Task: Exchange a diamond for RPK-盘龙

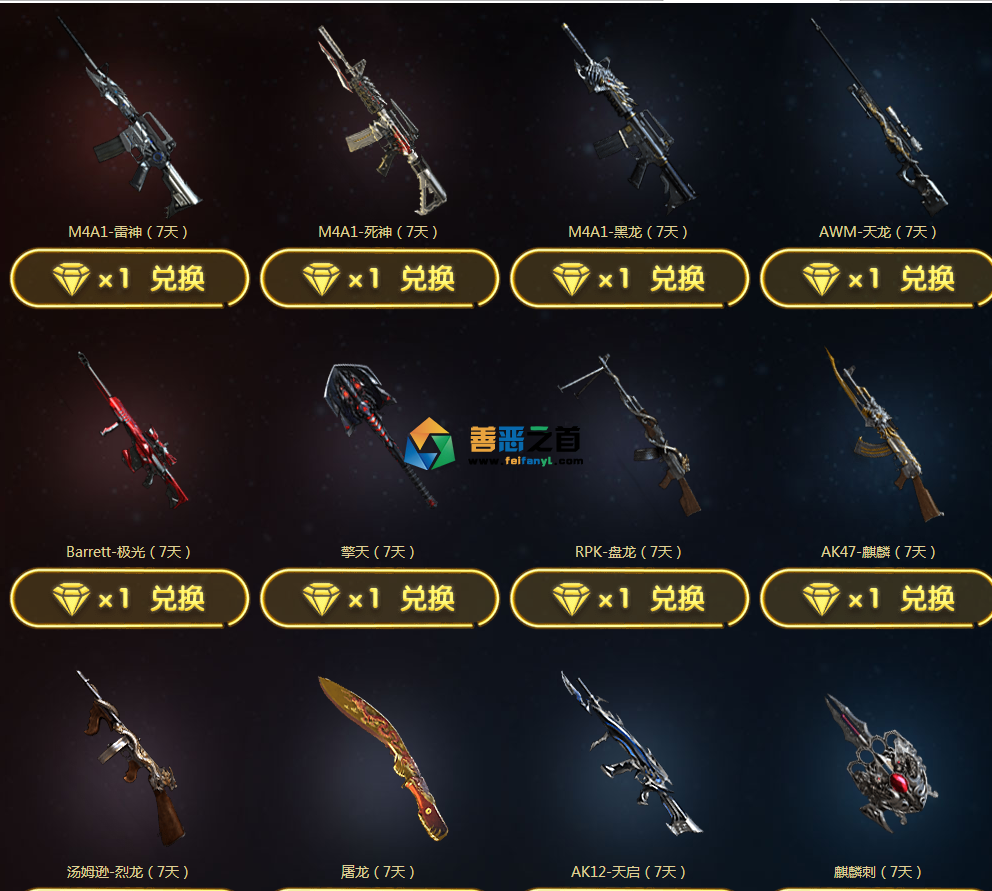Action: pos(629,598)
